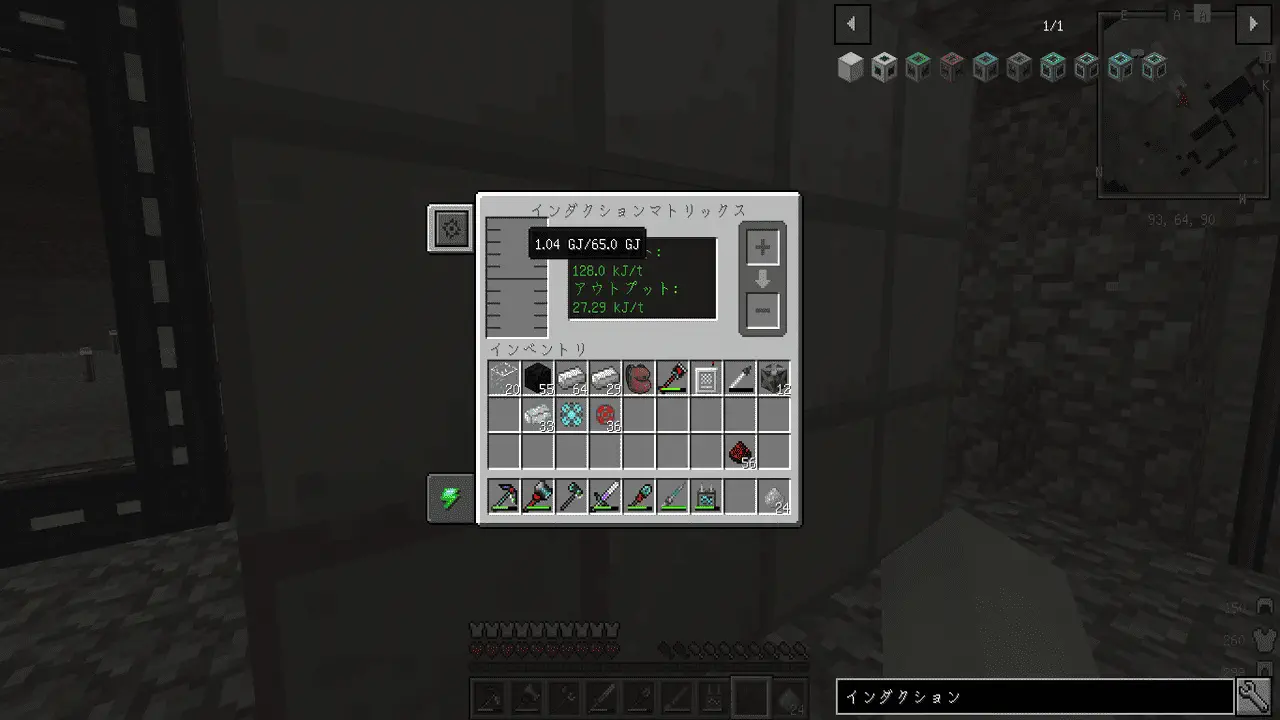
Task: Open the Induction Matrix main tab
Action: (x=451, y=229)
